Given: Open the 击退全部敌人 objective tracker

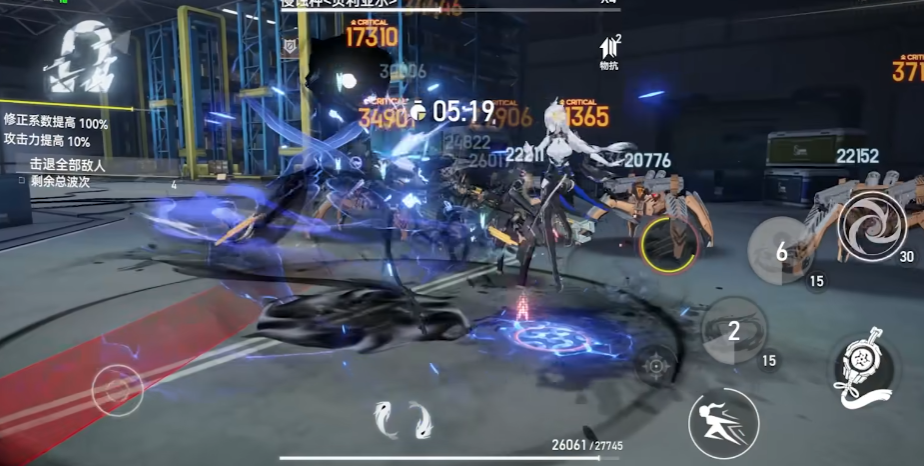Looking at the screenshot, I should 67,165.
